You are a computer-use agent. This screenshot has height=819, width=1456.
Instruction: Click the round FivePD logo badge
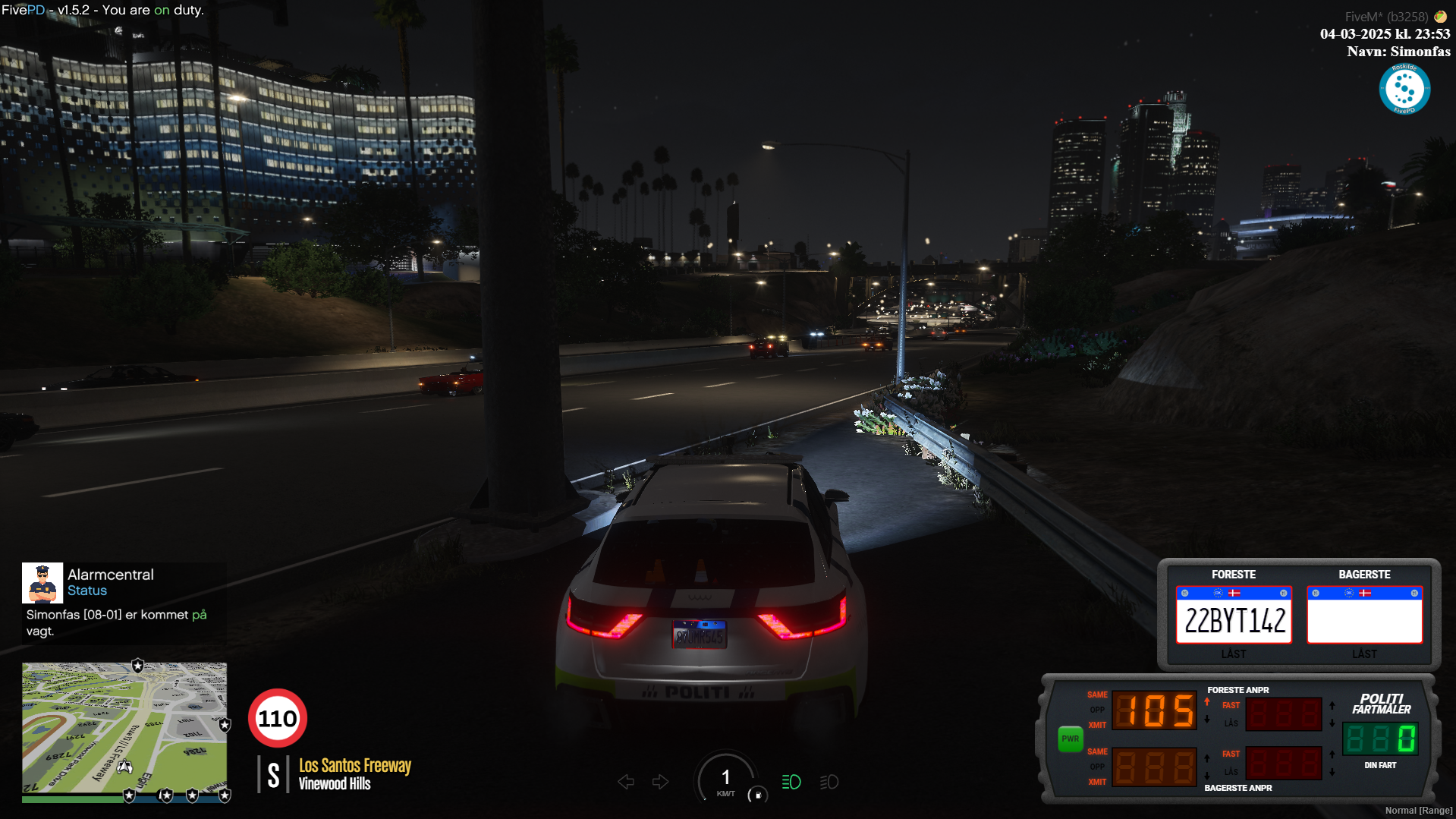(x=1404, y=90)
